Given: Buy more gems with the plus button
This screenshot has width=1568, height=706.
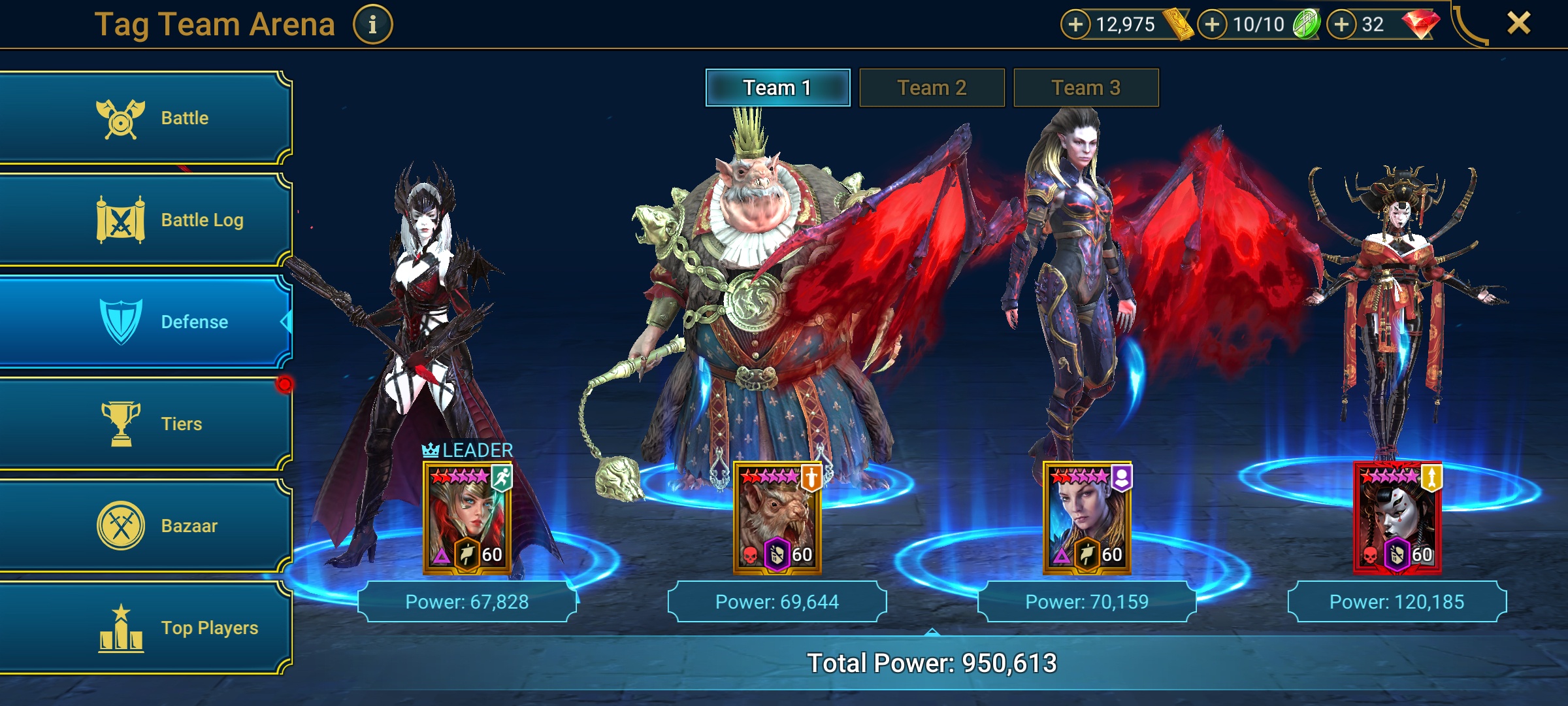Looking at the screenshot, I should click(1341, 25).
